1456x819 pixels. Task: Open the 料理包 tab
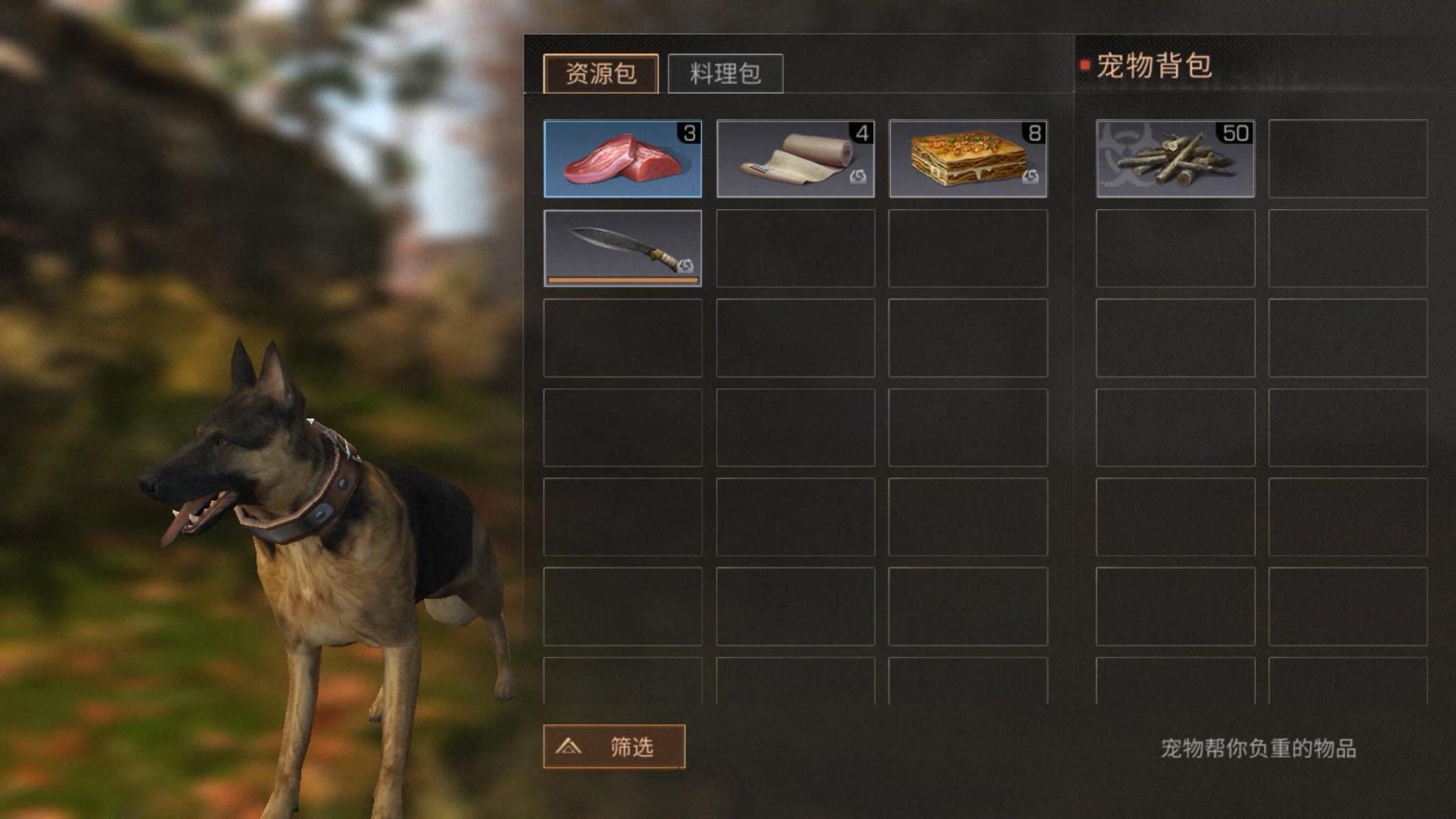click(725, 73)
